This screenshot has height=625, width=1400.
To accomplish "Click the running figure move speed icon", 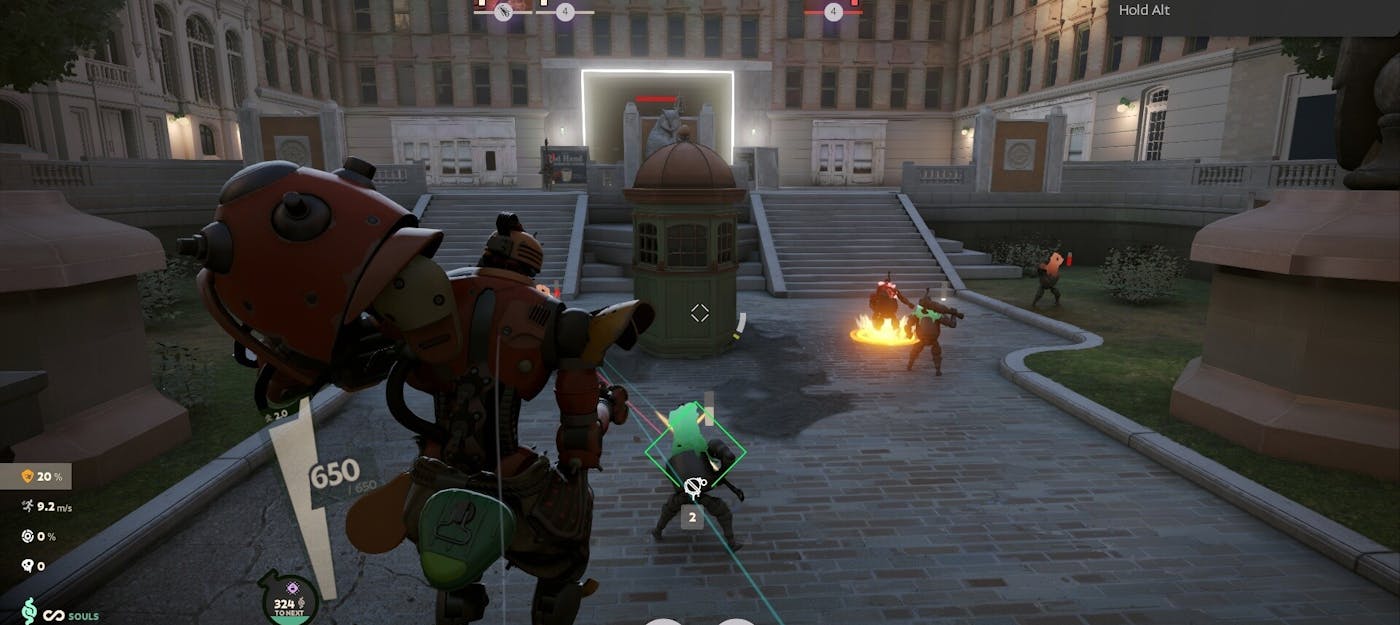I will pyautogui.click(x=27, y=507).
